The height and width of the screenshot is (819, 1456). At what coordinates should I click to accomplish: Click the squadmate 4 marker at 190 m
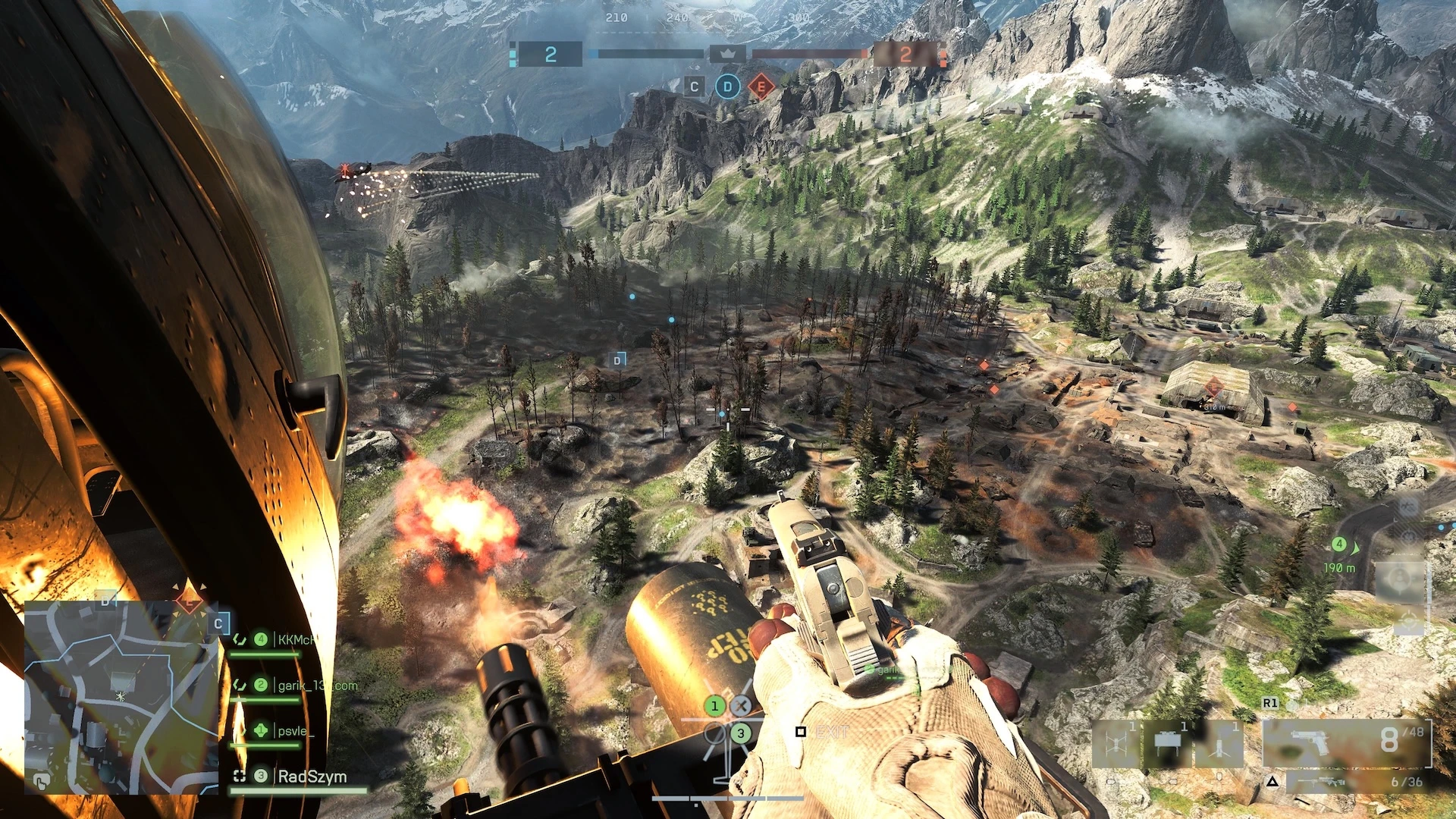point(1339,544)
